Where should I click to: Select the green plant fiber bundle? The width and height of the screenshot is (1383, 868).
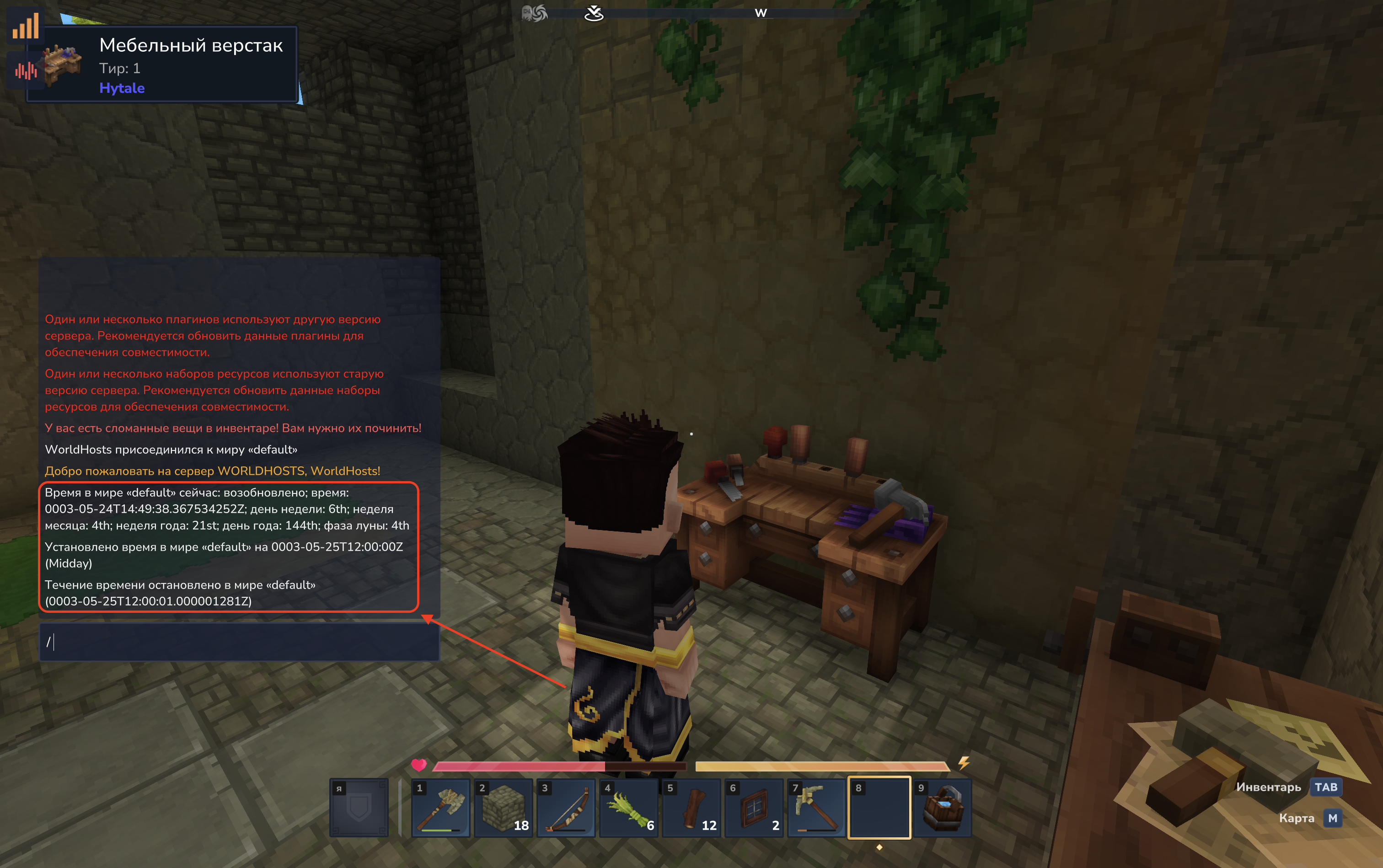(x=628, y=808)
